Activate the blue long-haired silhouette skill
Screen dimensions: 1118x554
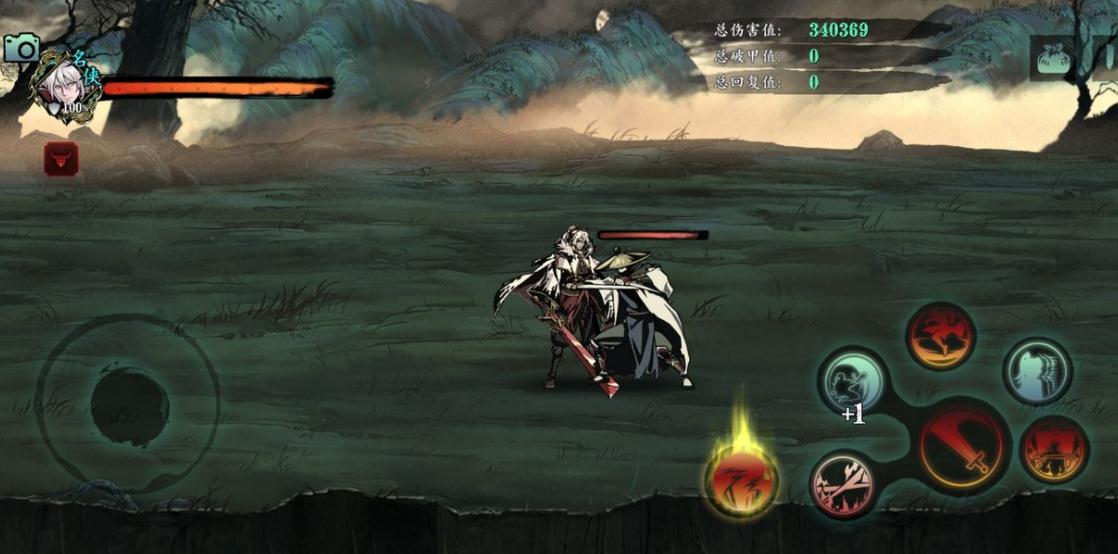pyautogui.click(x=1037, y=371)
